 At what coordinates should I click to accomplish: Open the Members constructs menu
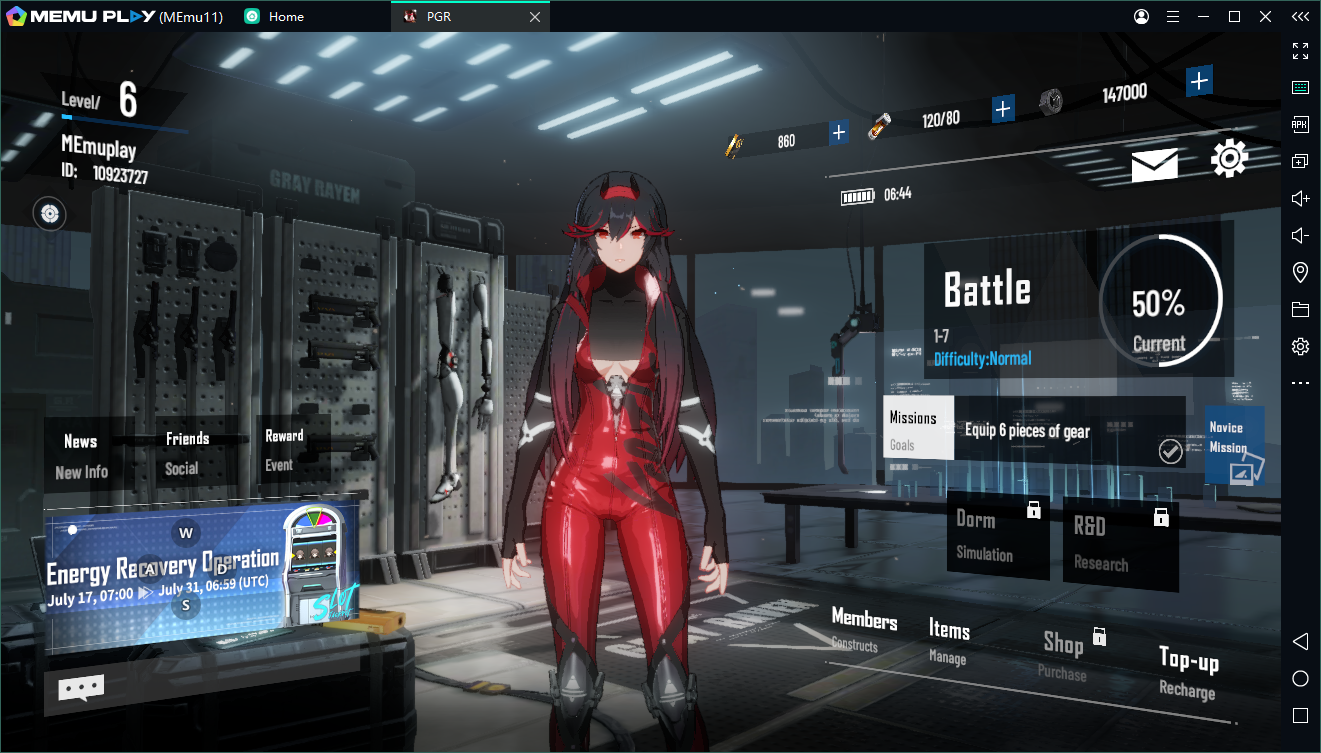click(863, 630)
